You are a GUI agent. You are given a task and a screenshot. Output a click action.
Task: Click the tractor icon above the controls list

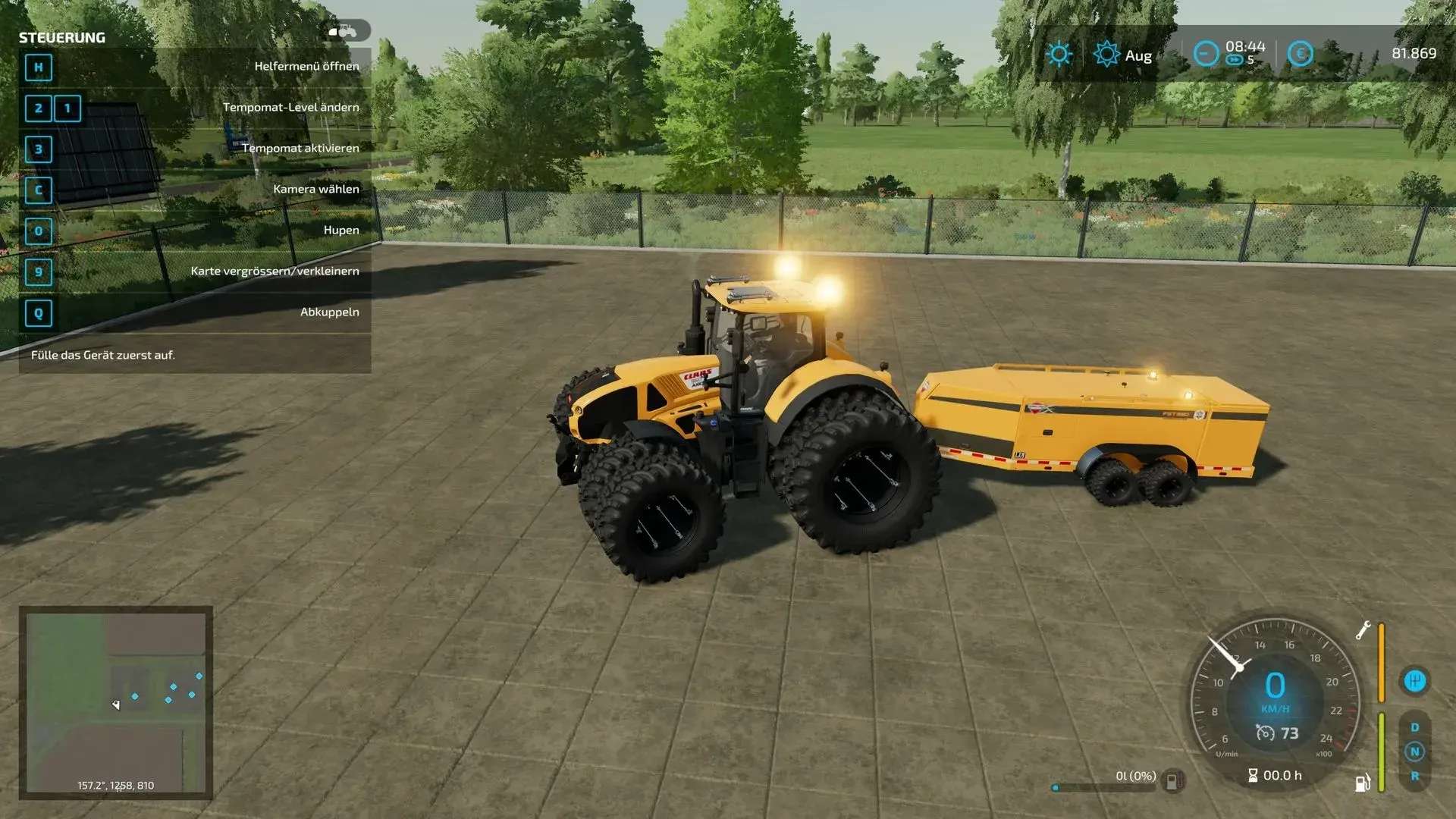(x=347, y=31)
